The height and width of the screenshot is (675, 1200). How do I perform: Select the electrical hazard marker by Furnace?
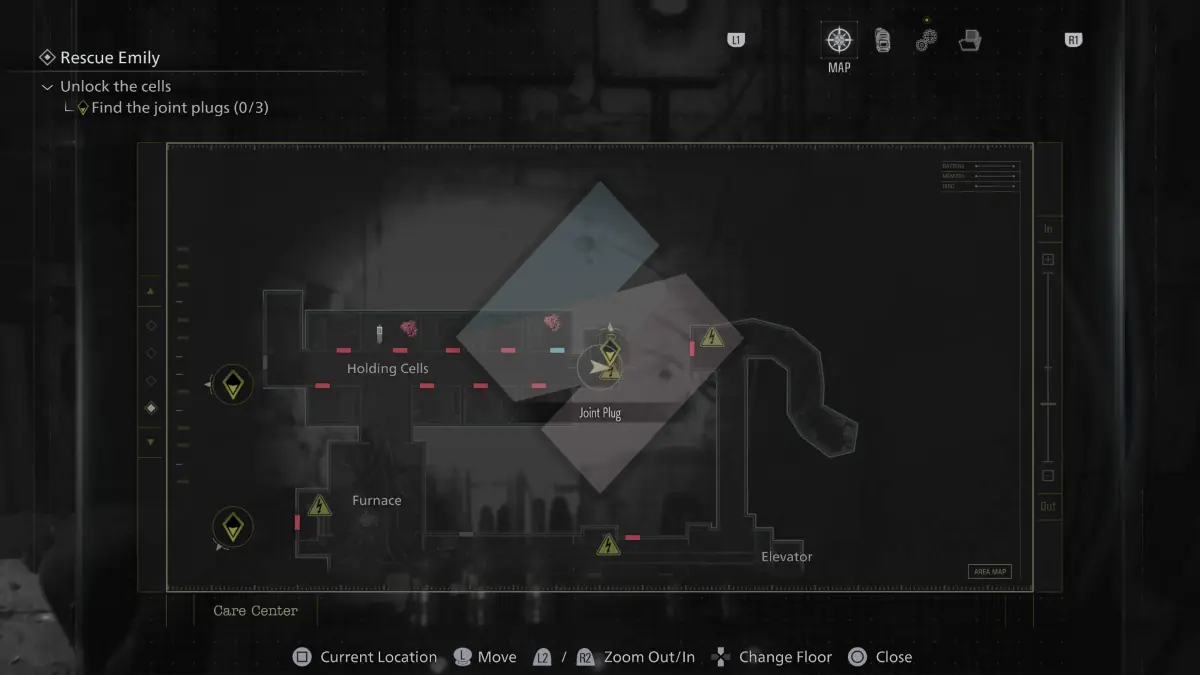(319, 505)
